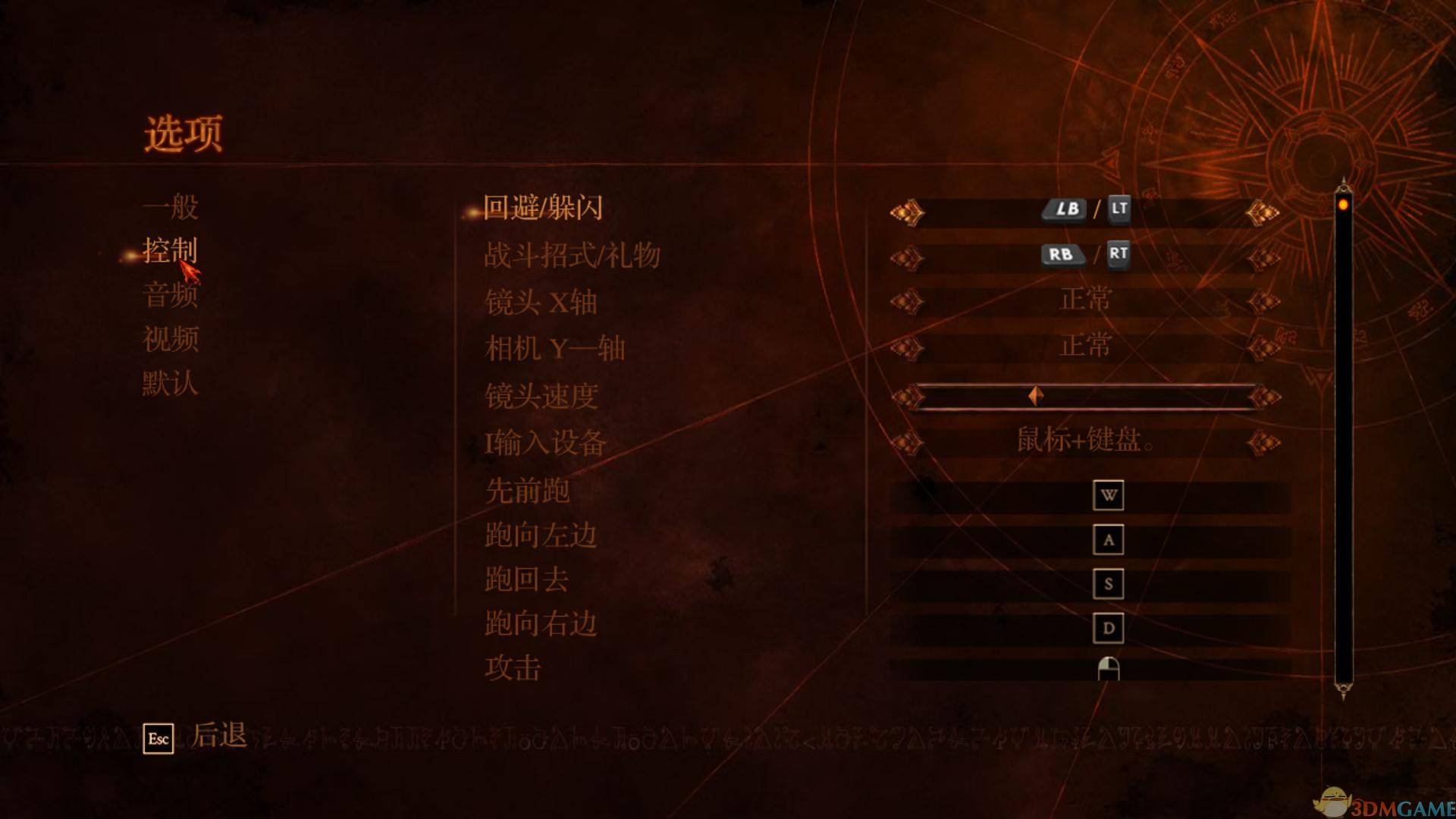The width and height of the screenshot is (1456, 819).
Task: Switch to the 音频 settings tab
Action: pyautogui.click(x=168, y=296)
